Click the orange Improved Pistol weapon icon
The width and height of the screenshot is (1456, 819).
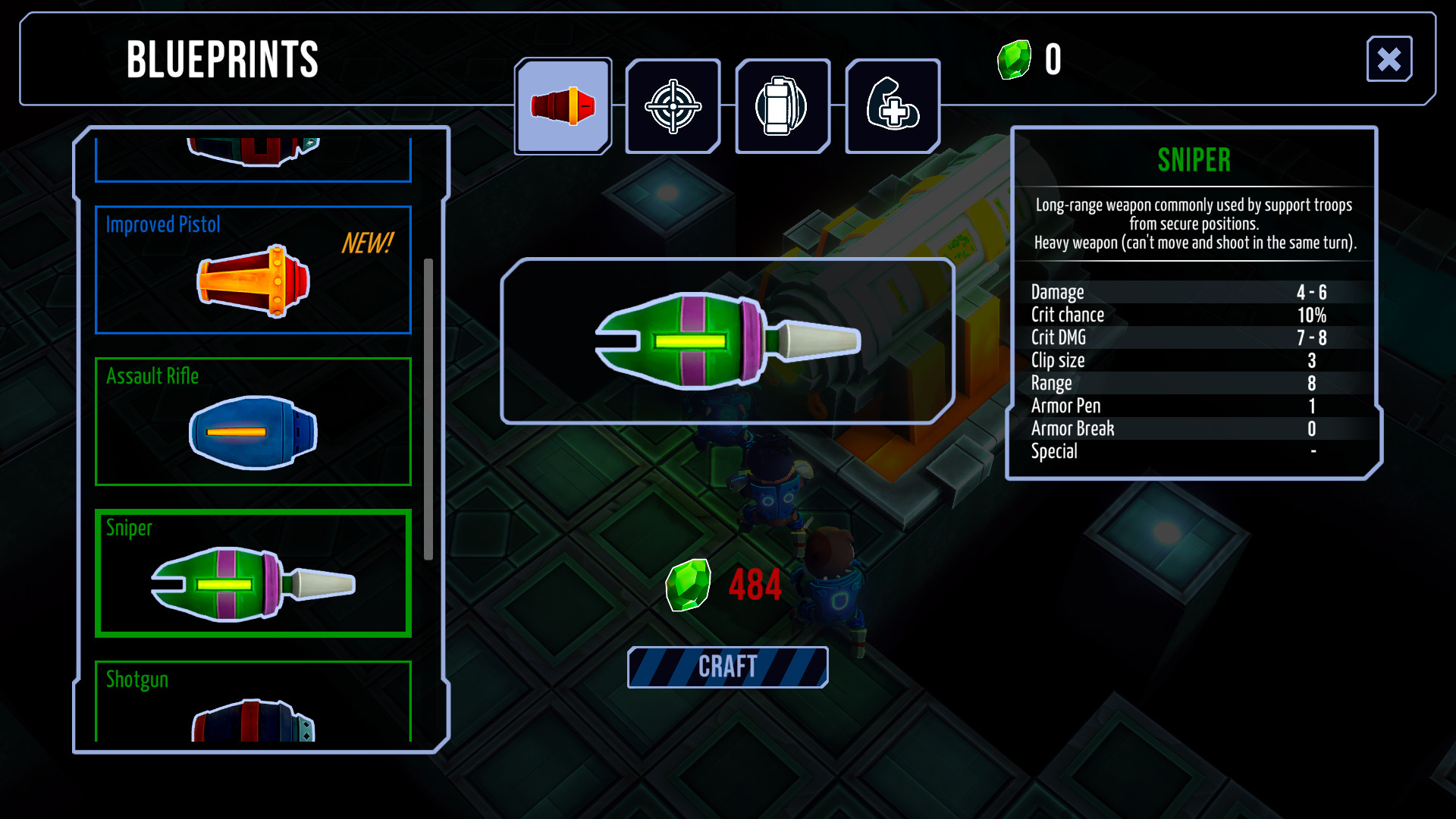[254, 284]
